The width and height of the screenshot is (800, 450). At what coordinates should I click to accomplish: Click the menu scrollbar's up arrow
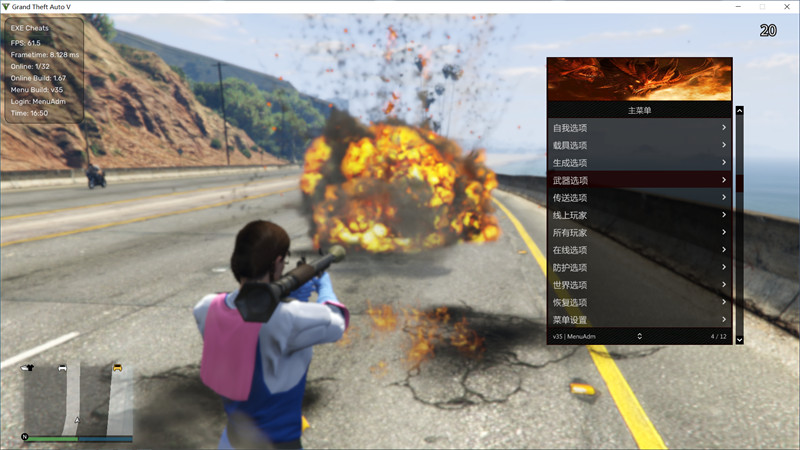[x=740, y=111]
